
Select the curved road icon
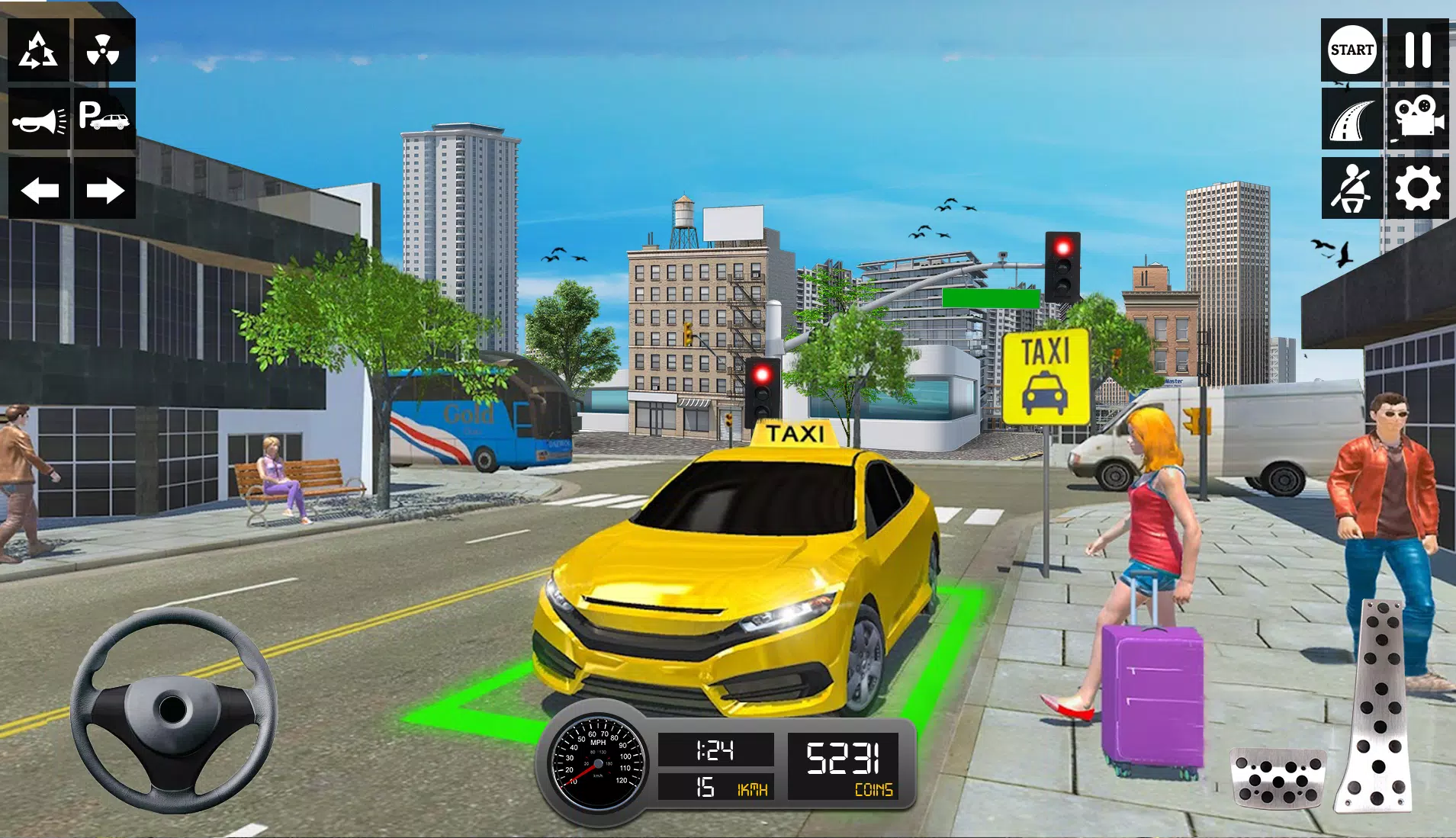point(1352,120)
